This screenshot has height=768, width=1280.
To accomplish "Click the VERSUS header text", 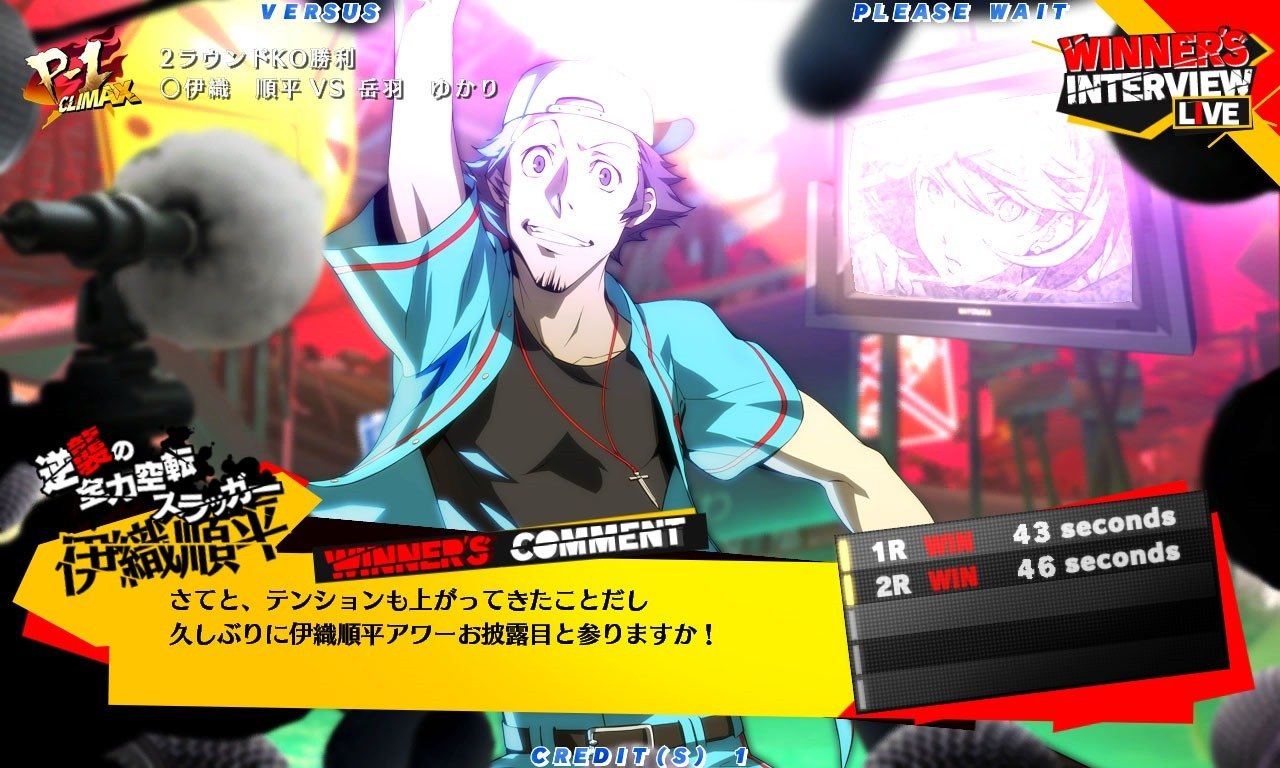I will 318,13.
